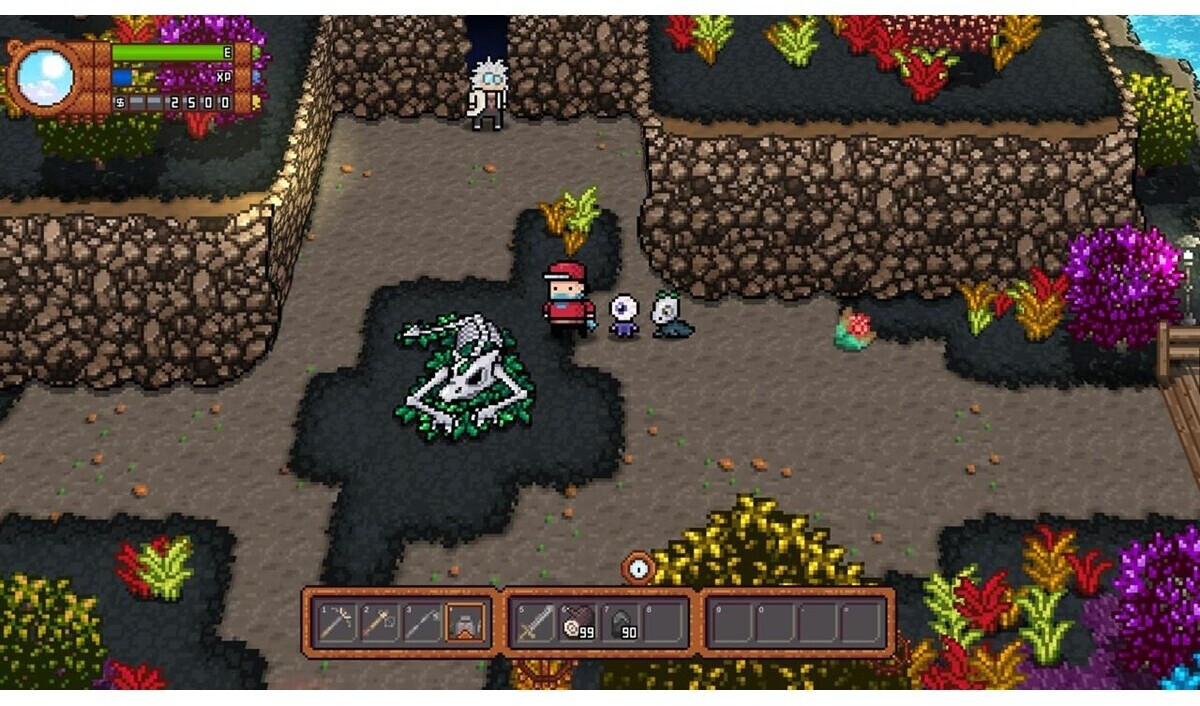Select the sword in hotbar slot 5
Image resolution: width=1200 pixels, height=706 pixels.
pos(533,623)
